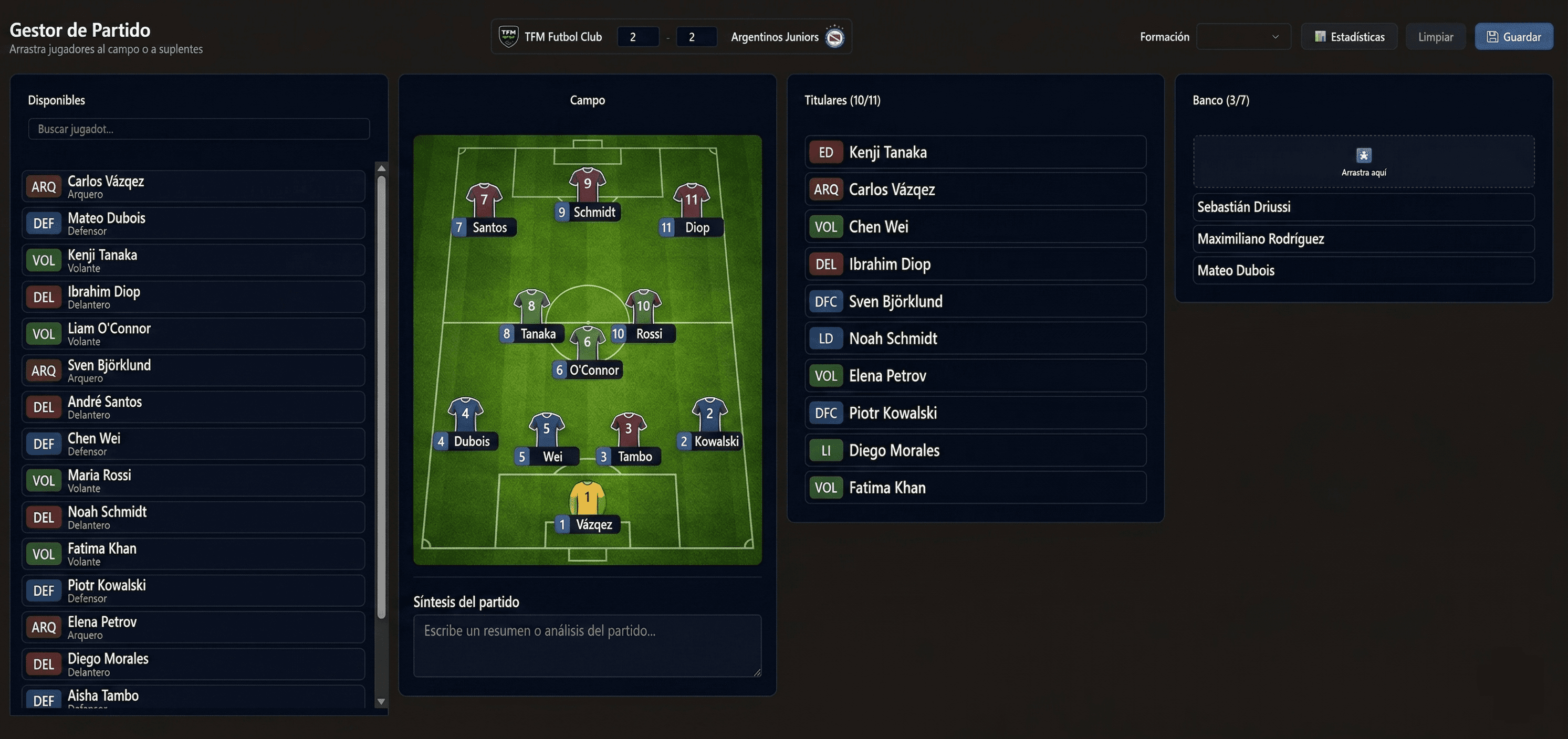Open the Estadísticas panel
Screen dimensions: 1568x739
(x=1349, y=37)
